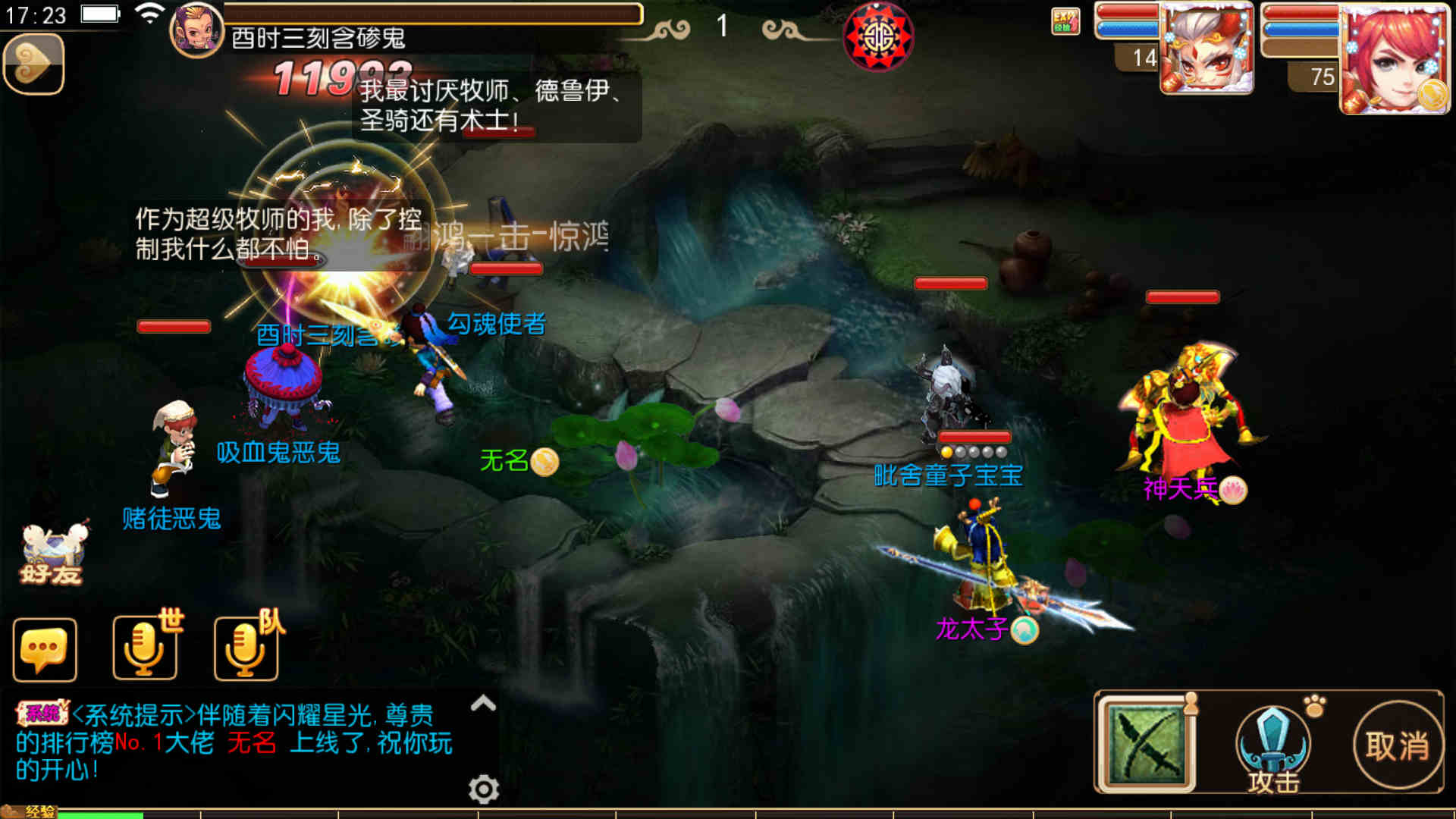Open the system message chat box
Screen dimensions: 1456x819
pyautogui.click(x=235, y=742)
